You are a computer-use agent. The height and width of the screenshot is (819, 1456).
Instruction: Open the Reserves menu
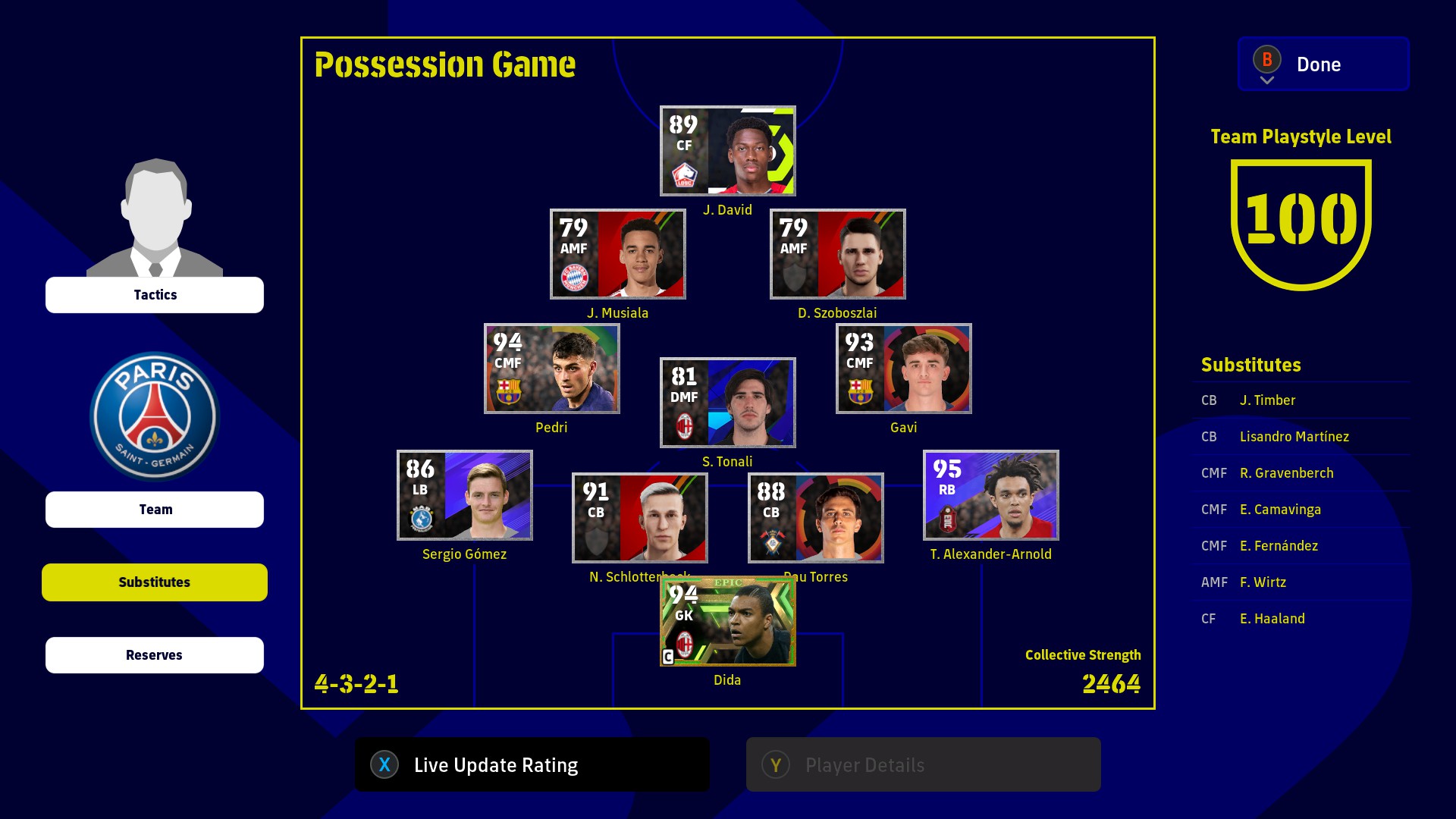[x=155, y=655]
